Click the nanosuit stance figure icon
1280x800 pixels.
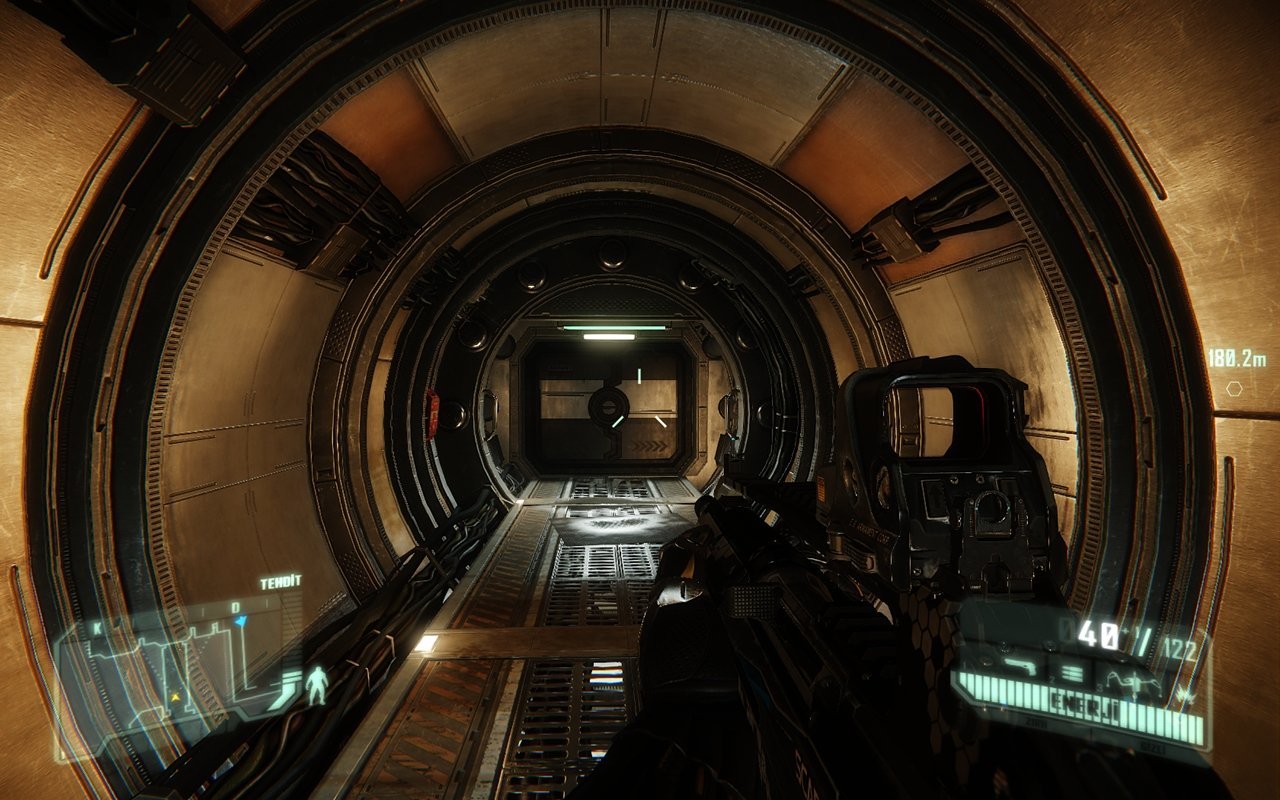[x=317, y=685]
